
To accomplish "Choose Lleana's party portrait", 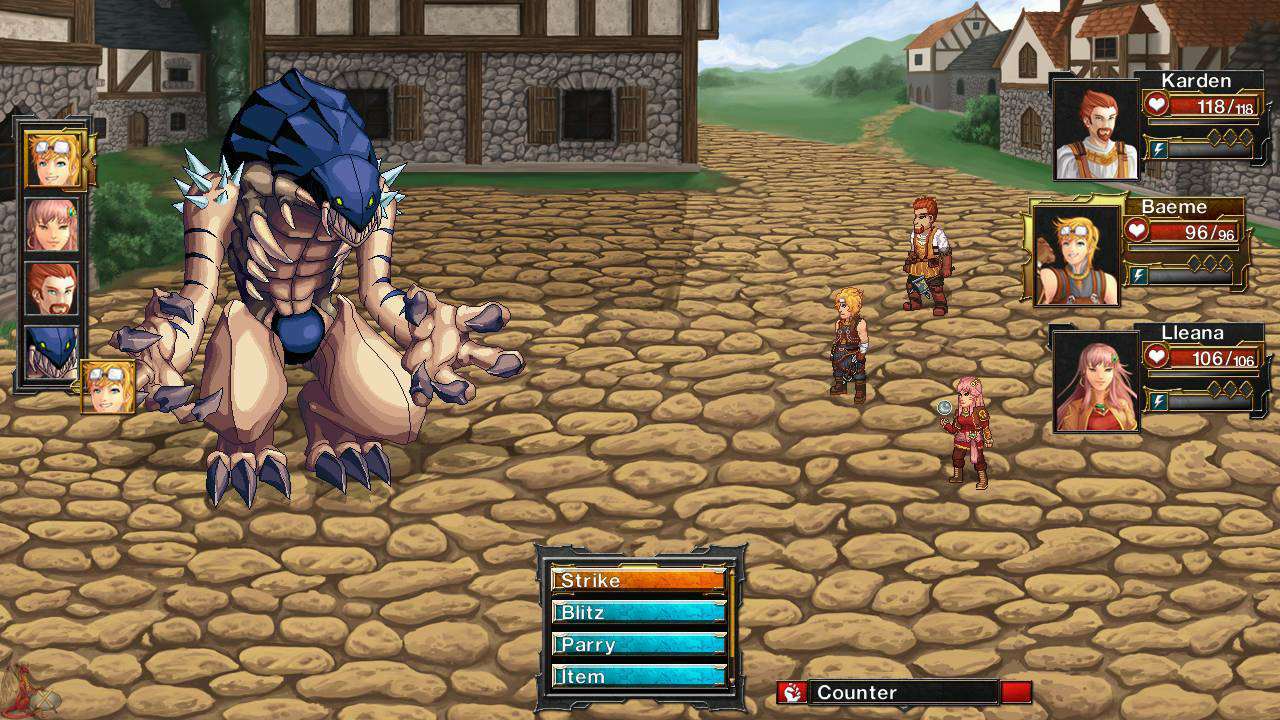I will click(1096, 381).
